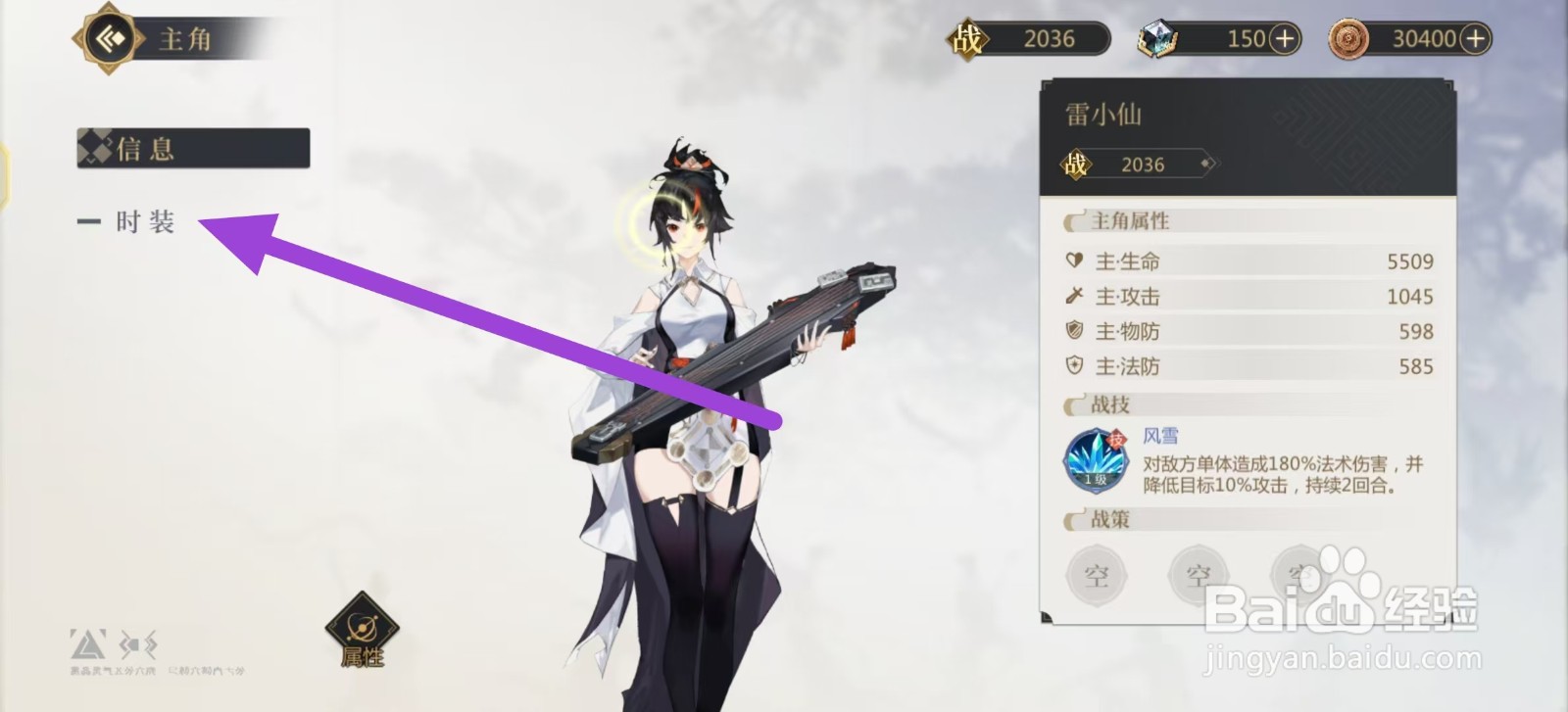
Task: Select the third empty 空 strategy slot
Action: point(1299,576)
